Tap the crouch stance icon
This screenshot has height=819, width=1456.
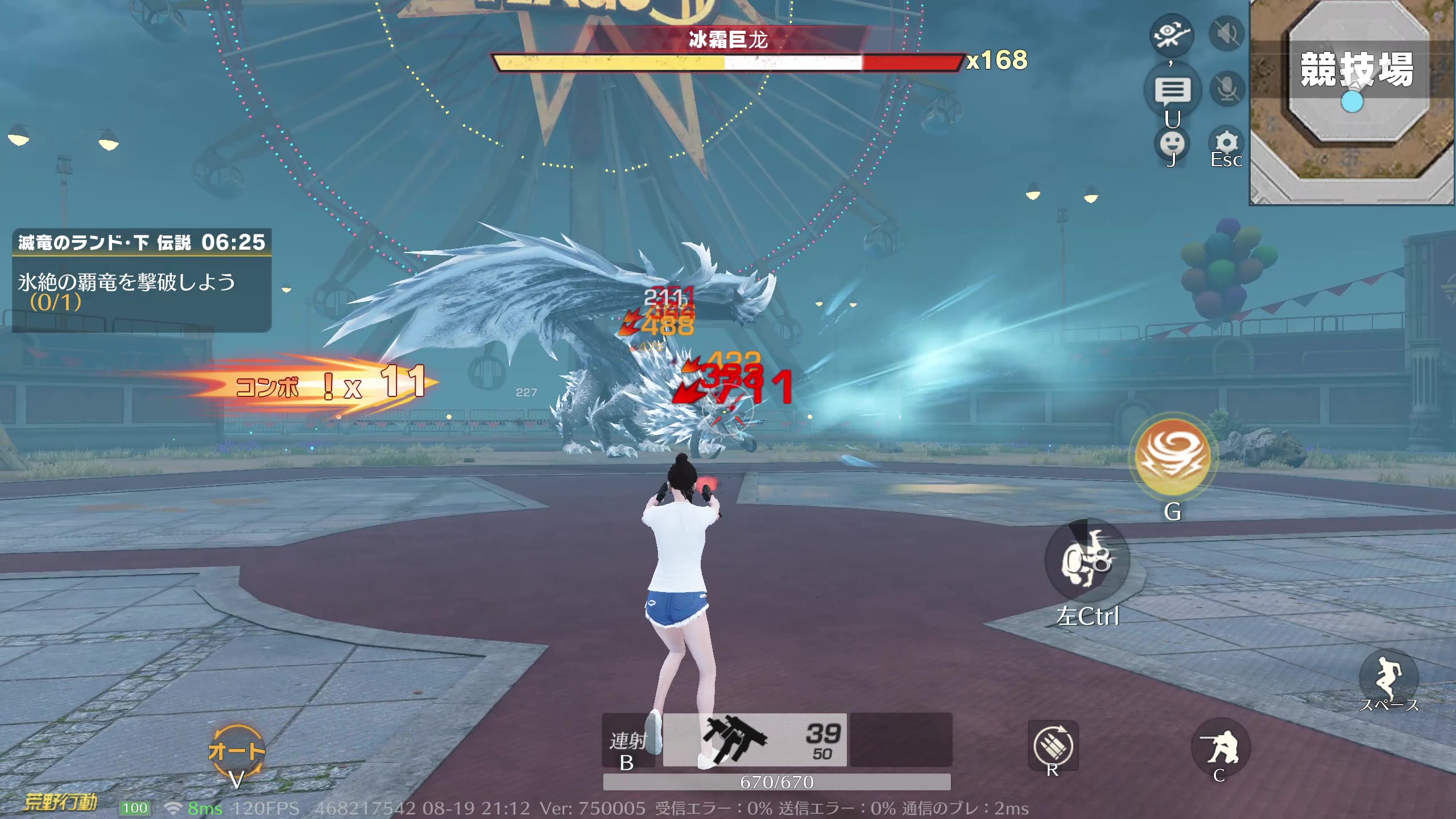(x=1220, y=747)
